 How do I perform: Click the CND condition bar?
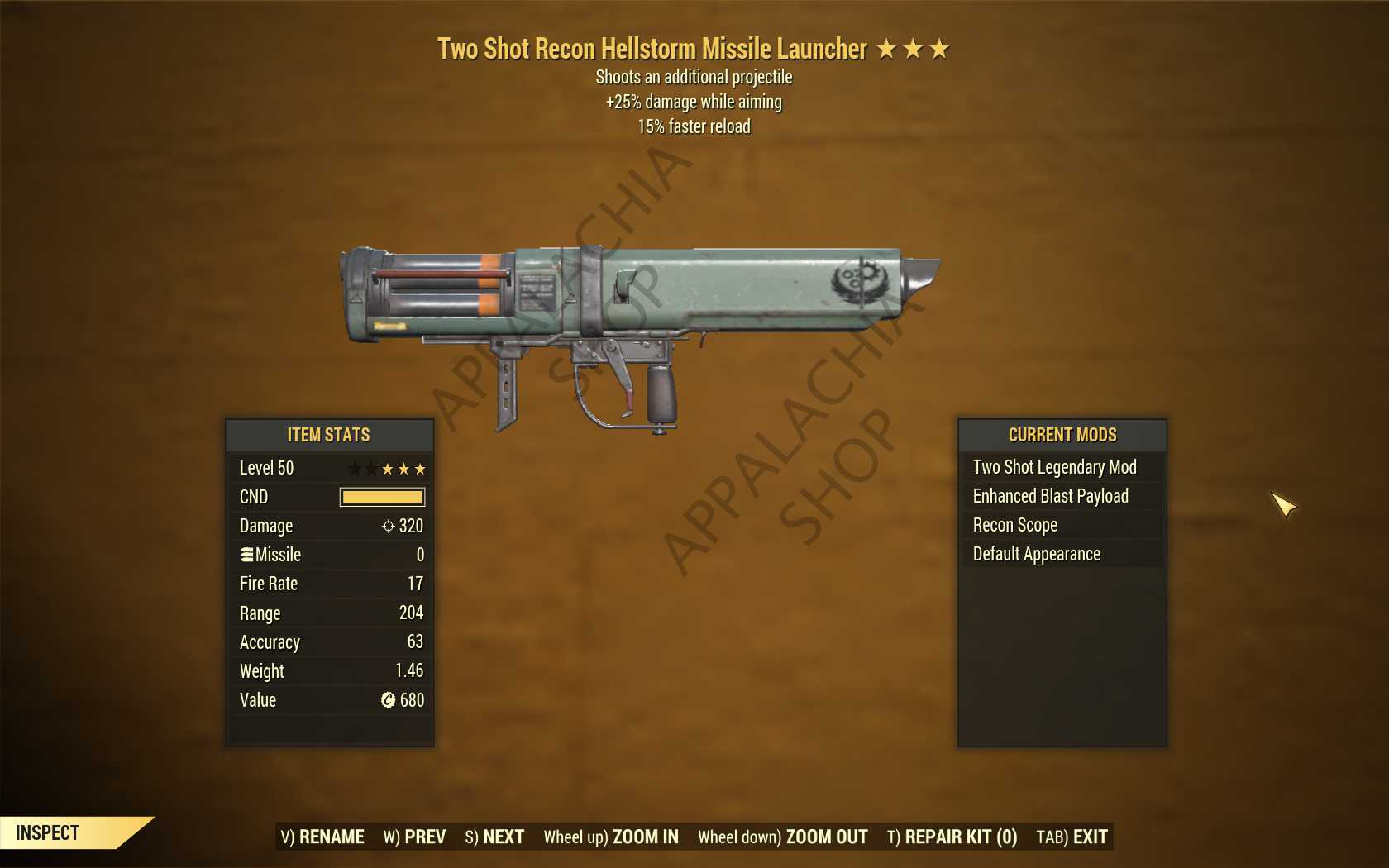tap(381, 497)
